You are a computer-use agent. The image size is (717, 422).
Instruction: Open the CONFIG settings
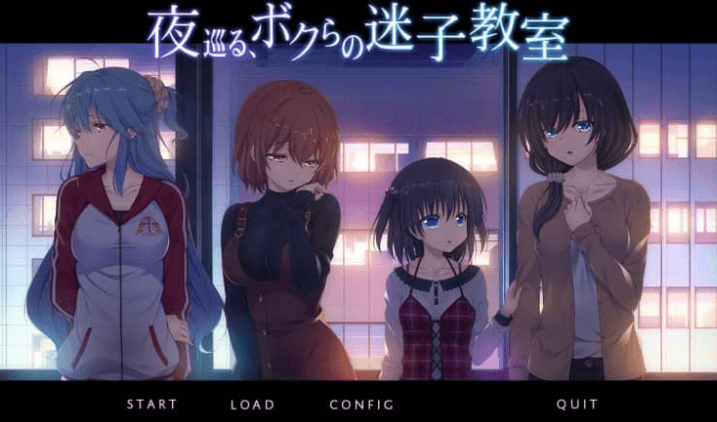361,404
